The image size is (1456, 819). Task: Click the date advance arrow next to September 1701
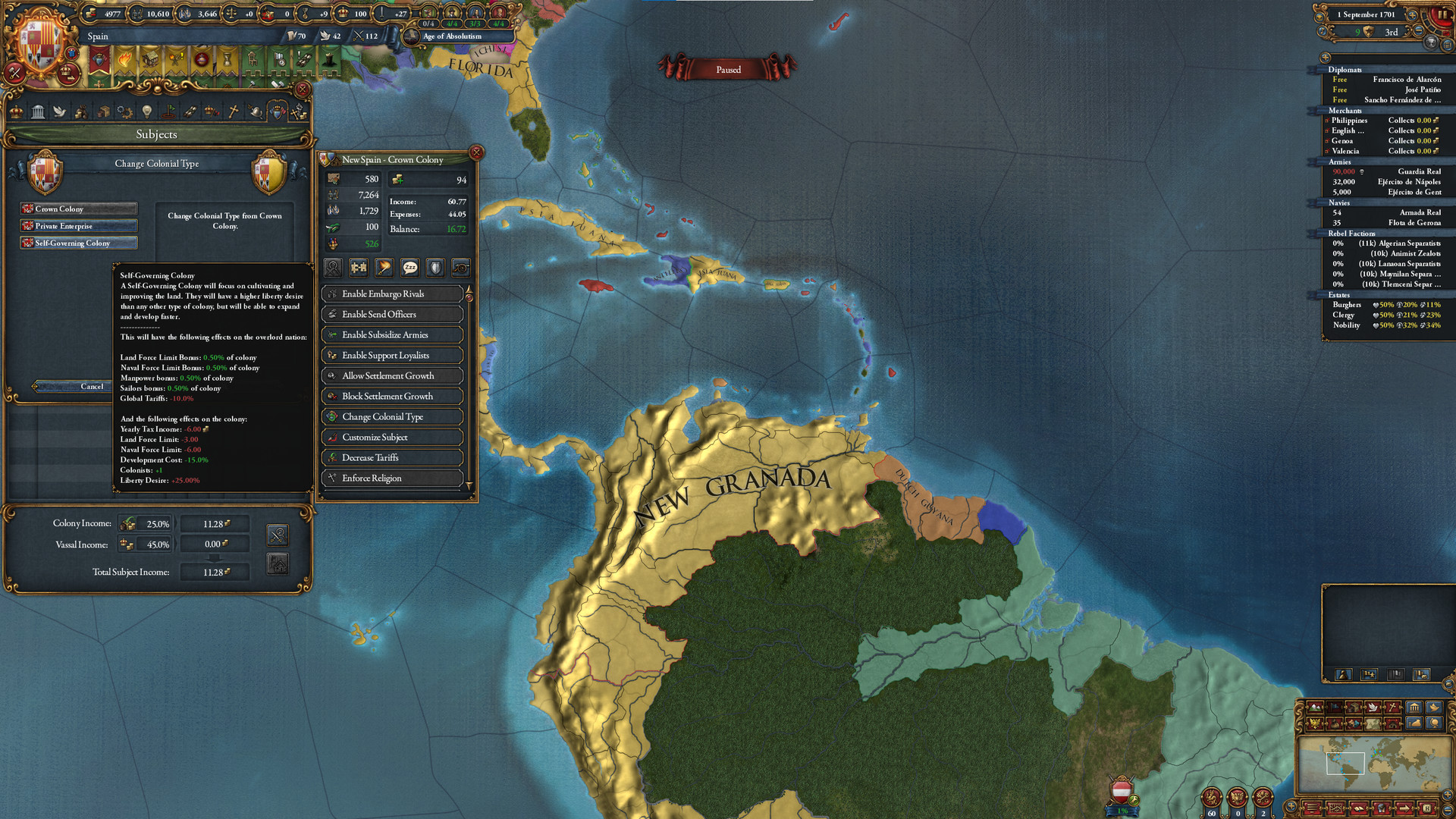pos(1413,14)
